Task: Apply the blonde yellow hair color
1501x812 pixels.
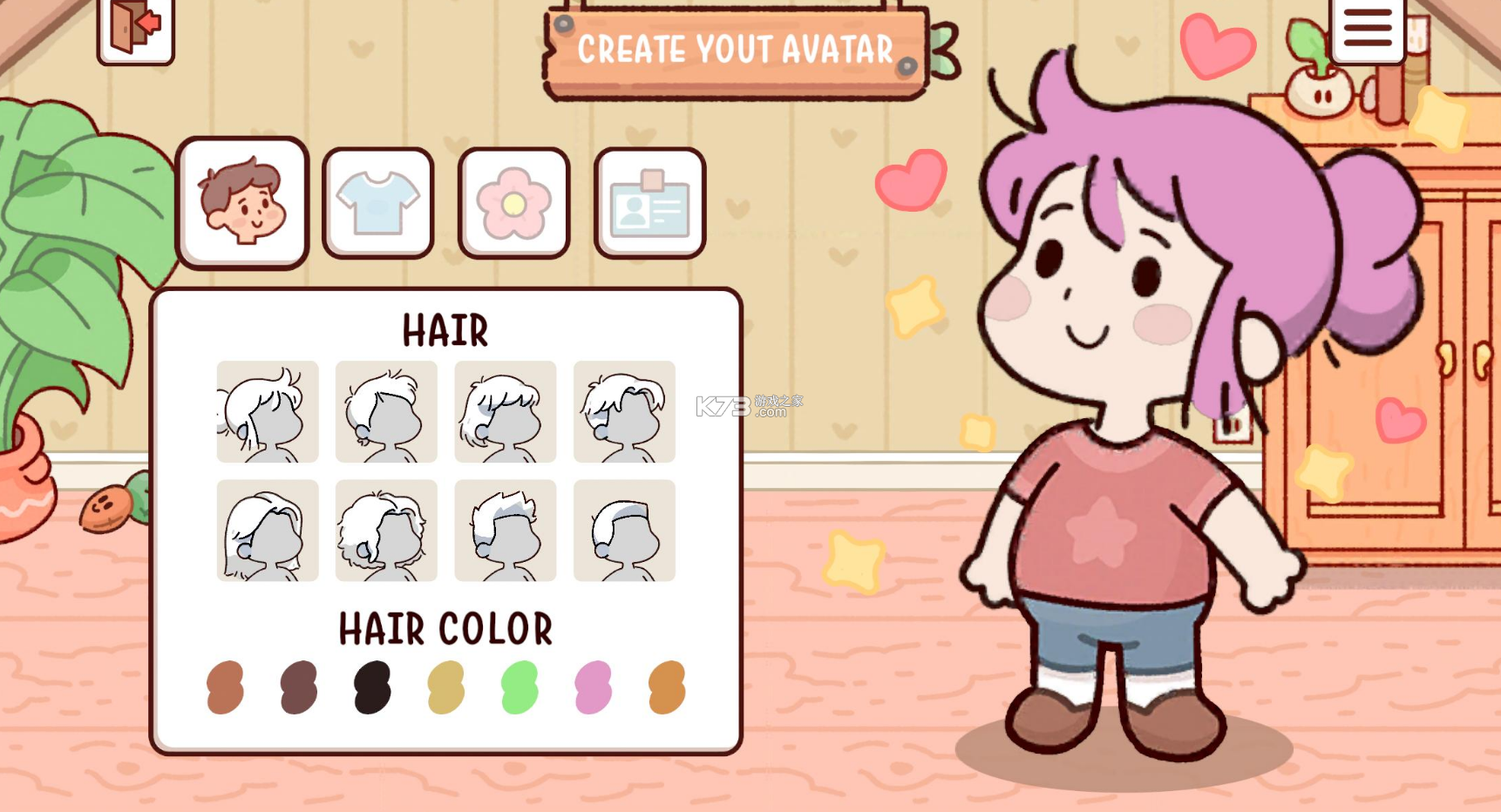Action: point(446,687)
